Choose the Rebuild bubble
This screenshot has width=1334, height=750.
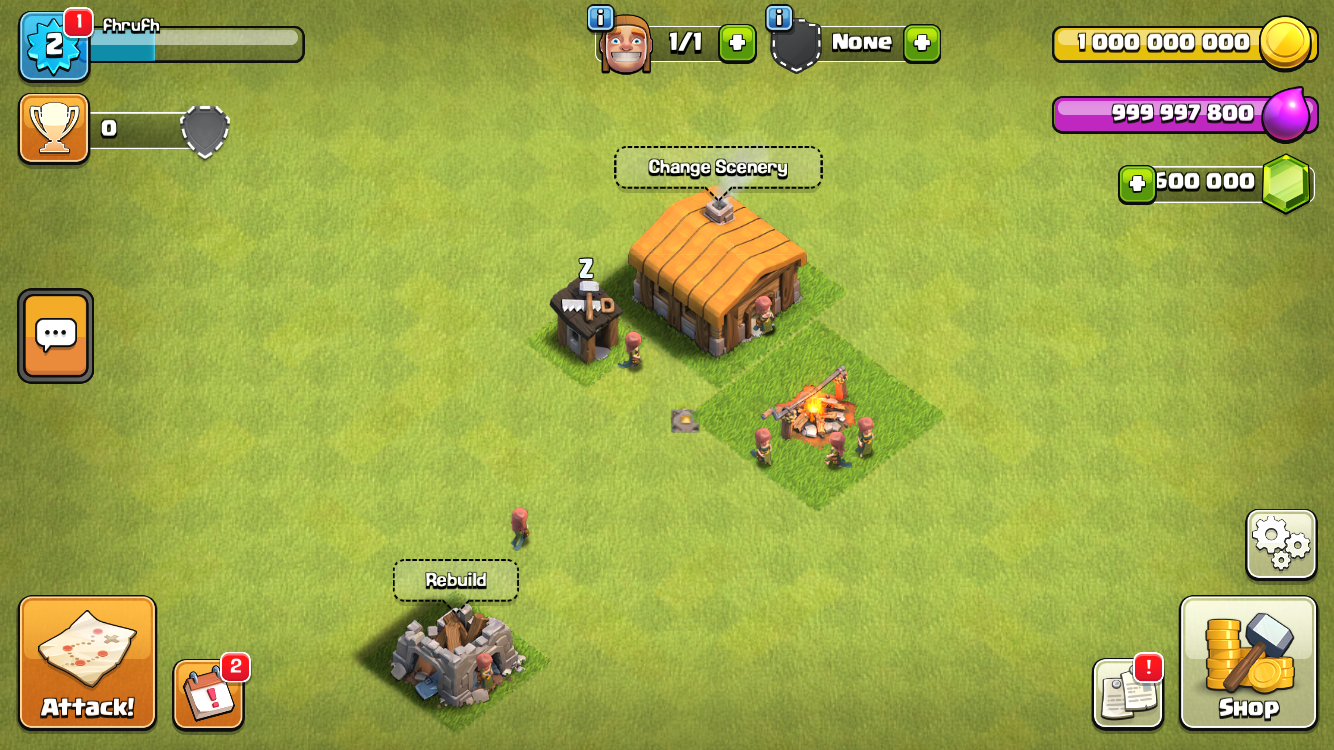(456, 580)
